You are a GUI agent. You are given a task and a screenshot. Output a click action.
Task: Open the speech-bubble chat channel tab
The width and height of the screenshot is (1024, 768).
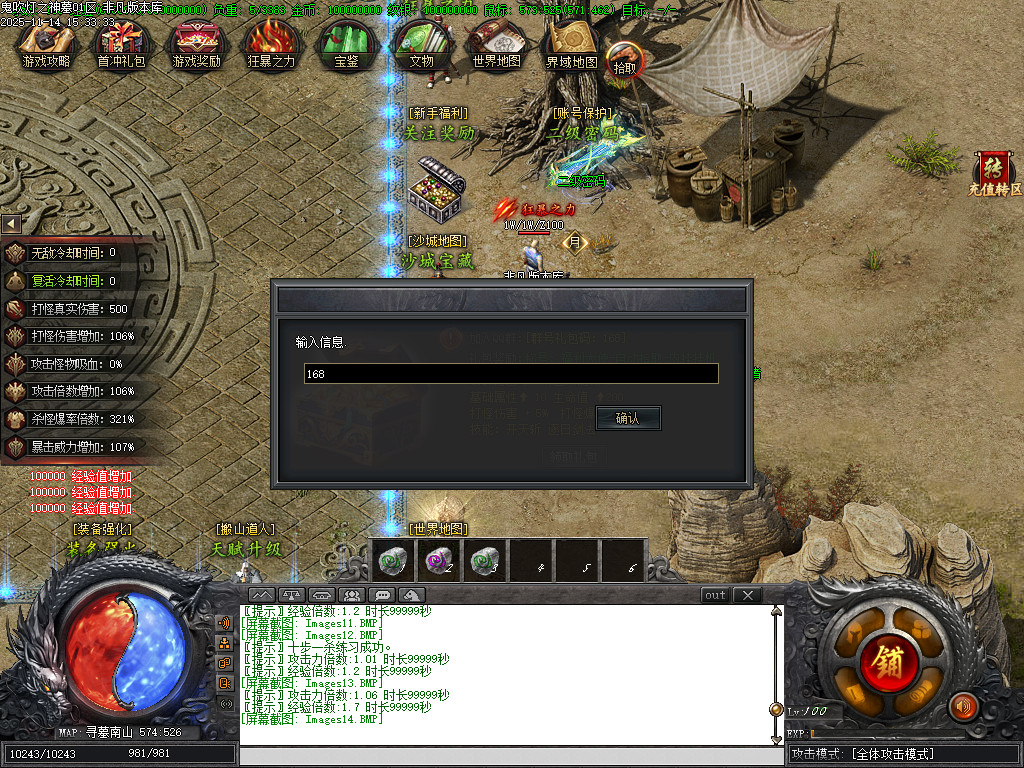coord(382,595)
